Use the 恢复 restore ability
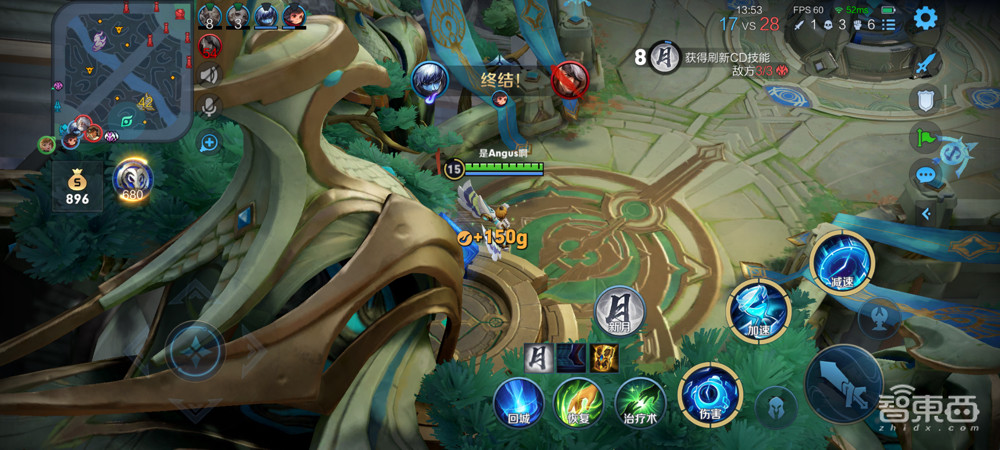The height and width of the screenshot is (450, 1000). point(578,400)
